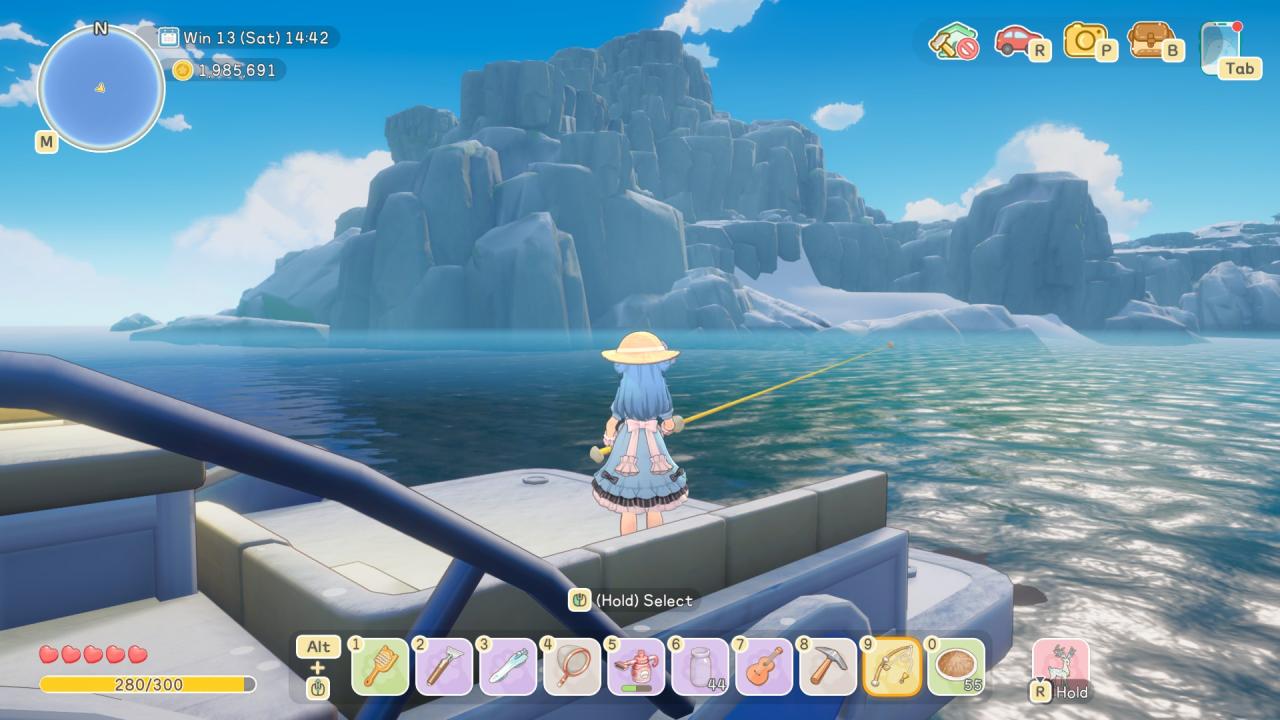
Task: Choose the white-blue tool in slot 3
Action: tap(508, 666)
